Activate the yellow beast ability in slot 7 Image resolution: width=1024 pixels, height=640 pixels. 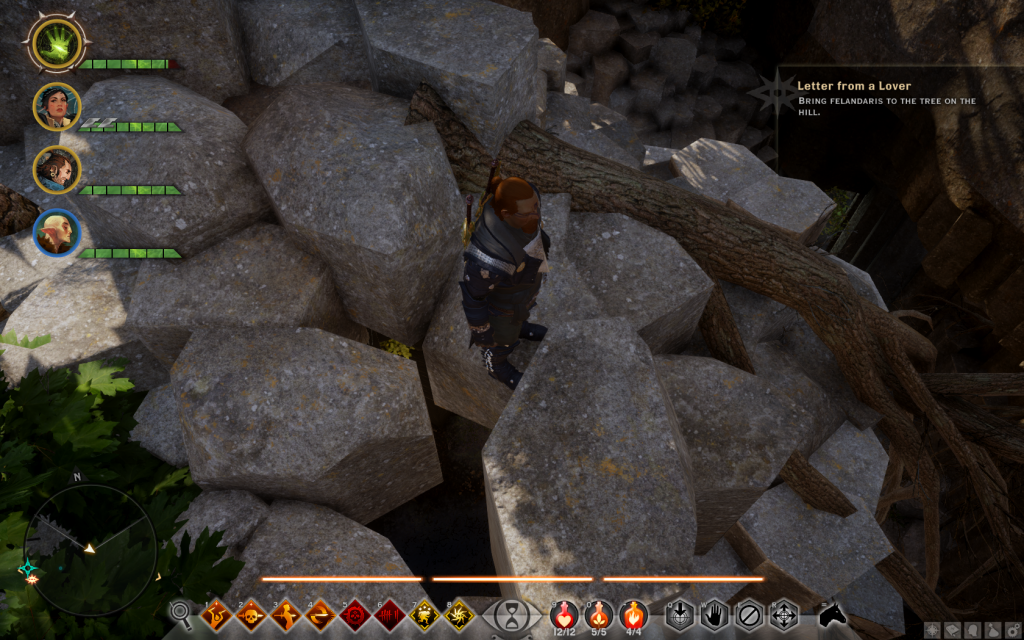(426, 614)
